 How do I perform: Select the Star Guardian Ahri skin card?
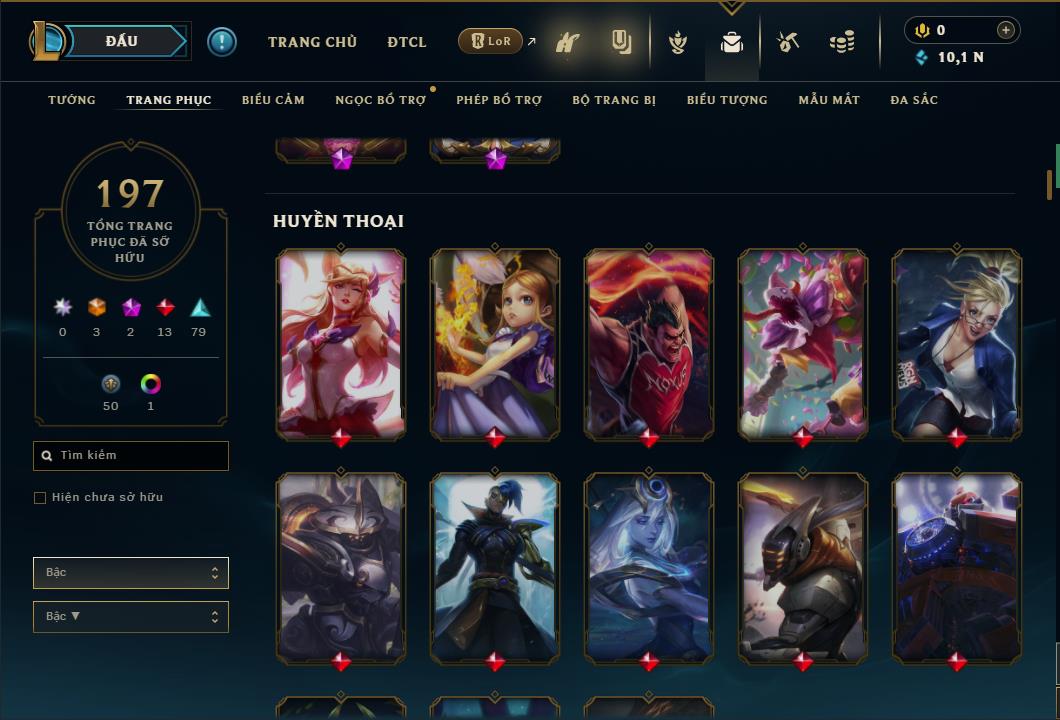[x=341, y=343]
